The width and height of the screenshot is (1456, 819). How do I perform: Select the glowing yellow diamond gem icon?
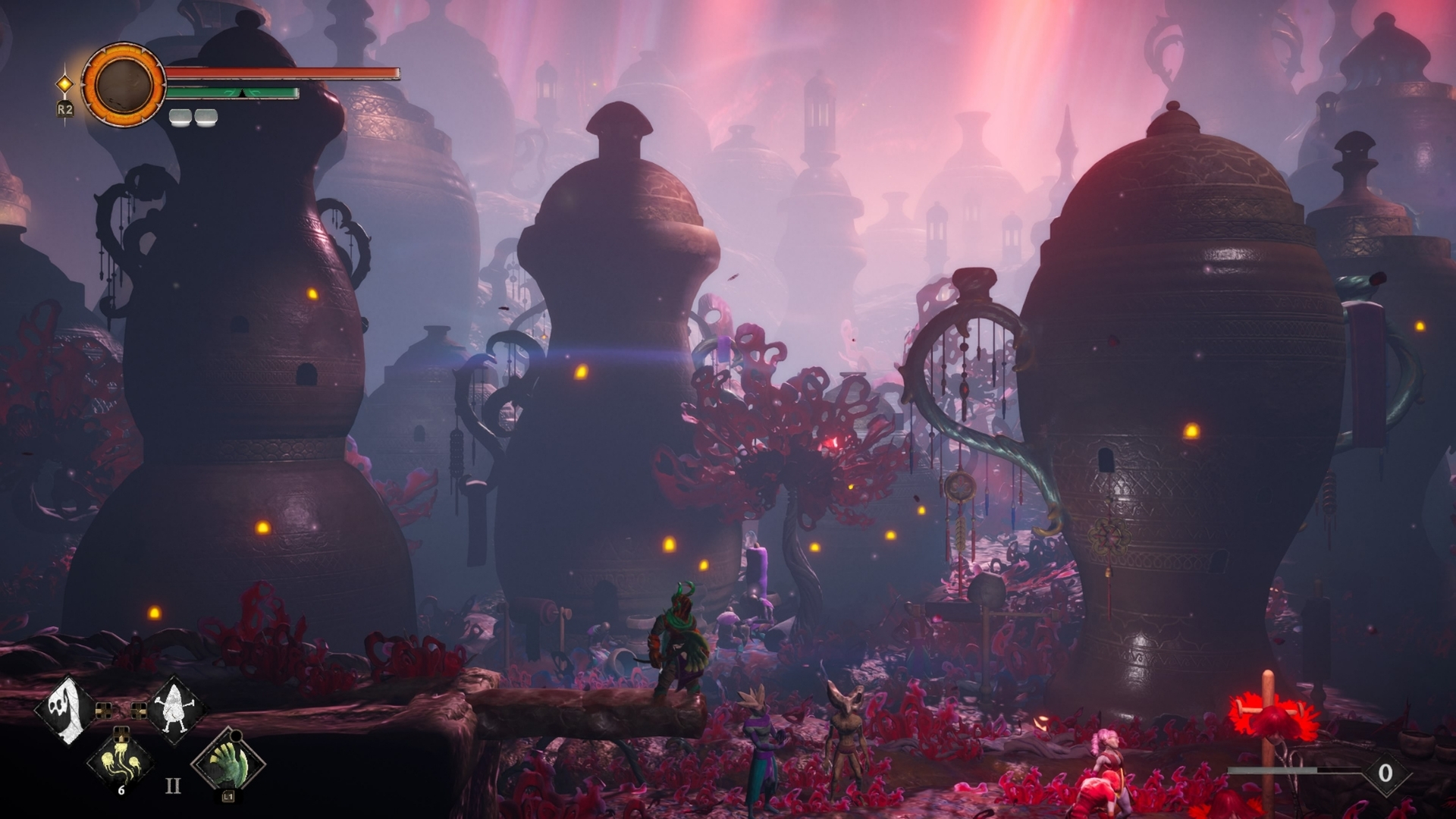(65, 83)
